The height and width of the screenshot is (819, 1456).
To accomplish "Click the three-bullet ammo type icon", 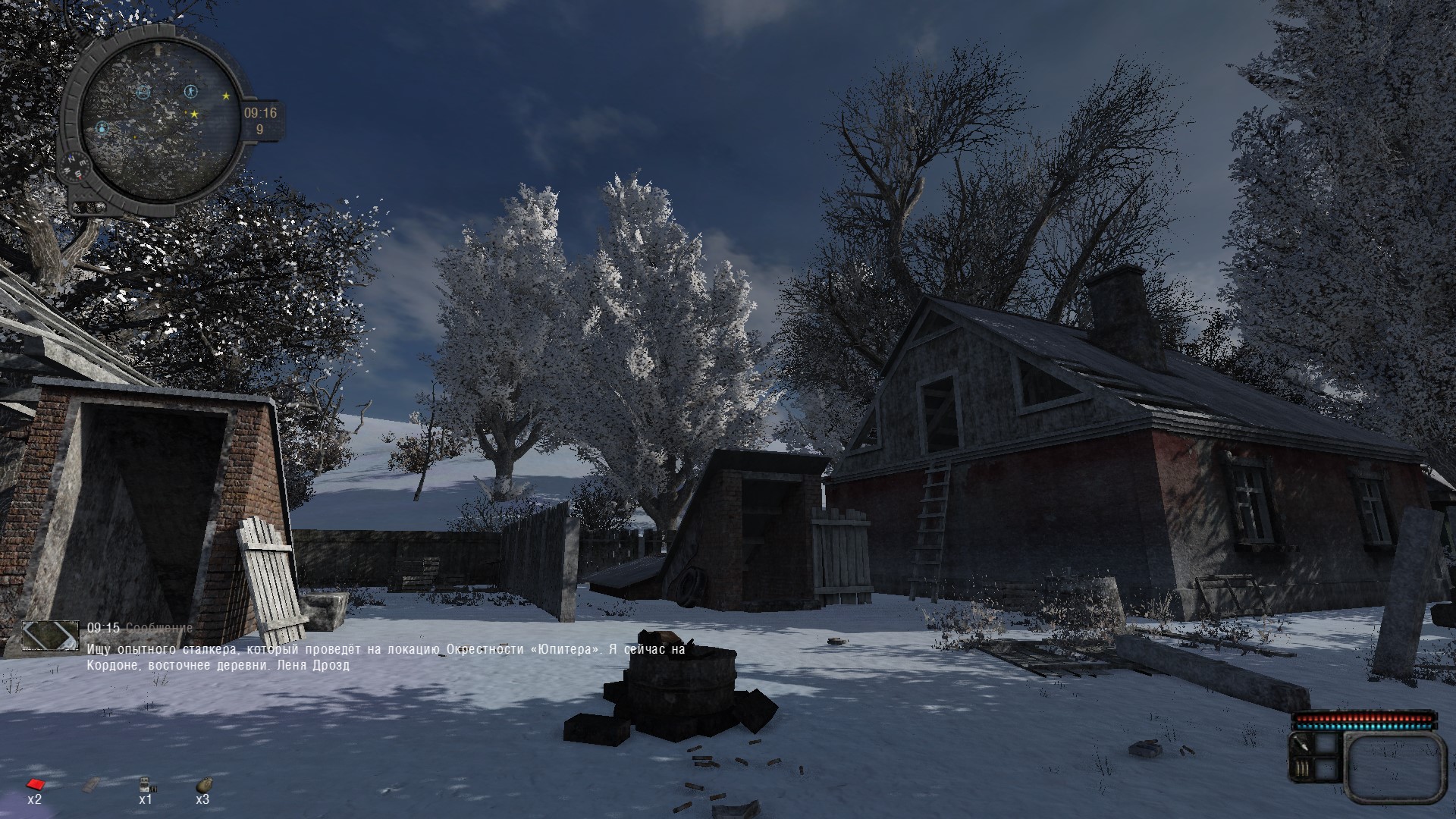I will click(x=1301, y=770).
